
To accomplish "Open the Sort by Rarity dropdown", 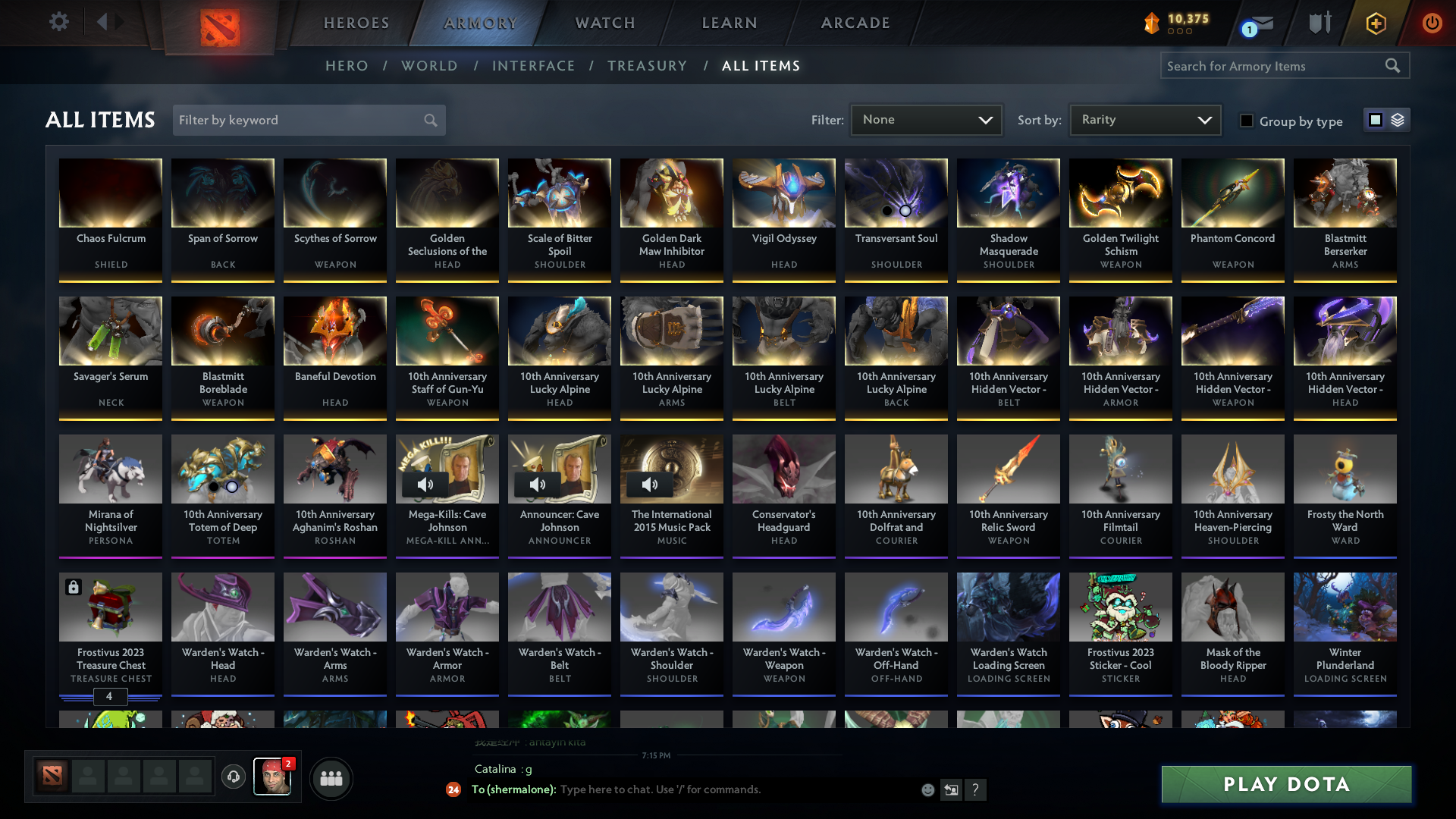I will point(1144,119).
